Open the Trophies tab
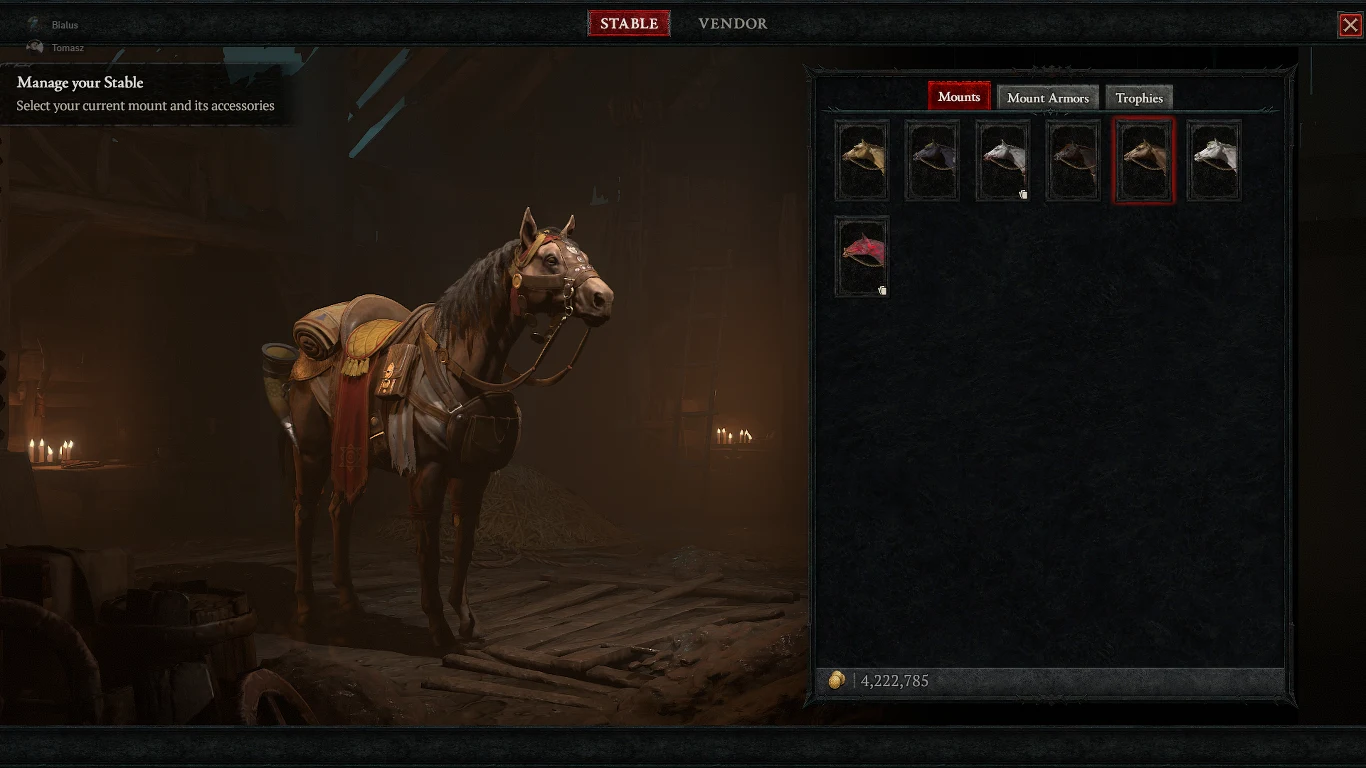The height and width of the screenshot is (768, 1366). [1139, 97]
